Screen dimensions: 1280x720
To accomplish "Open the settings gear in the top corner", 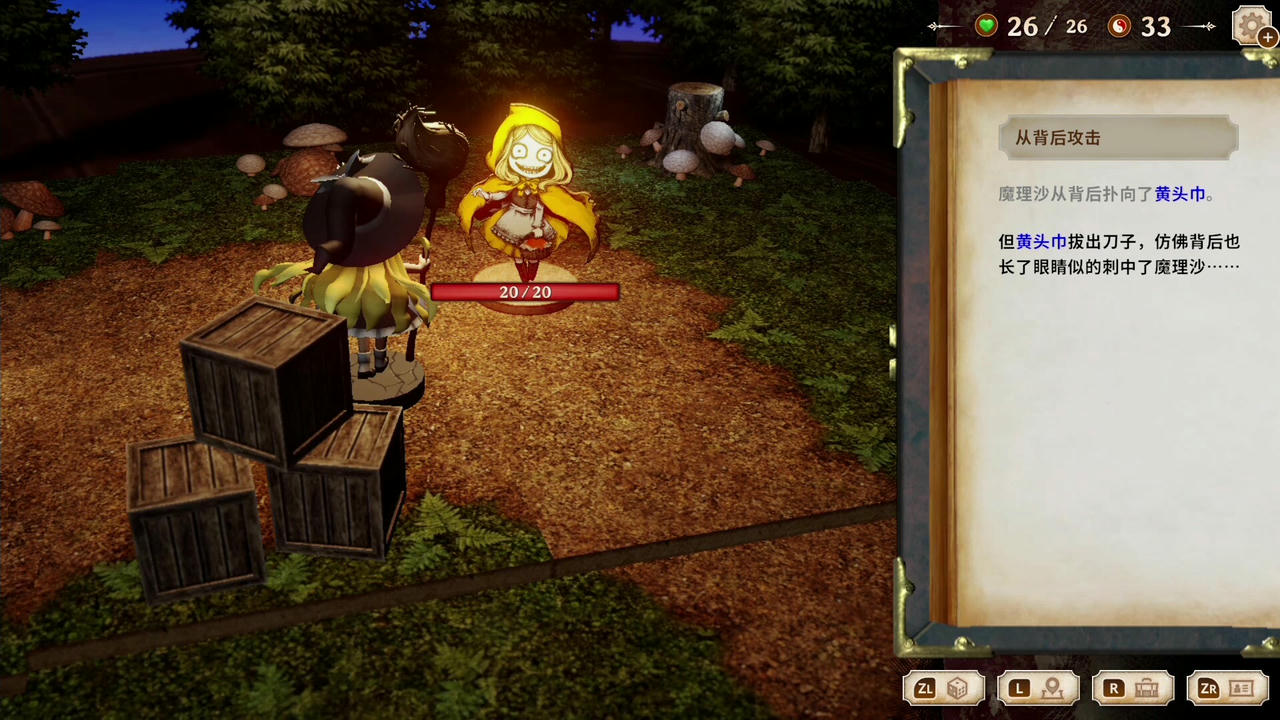I will pos(1251,24).
